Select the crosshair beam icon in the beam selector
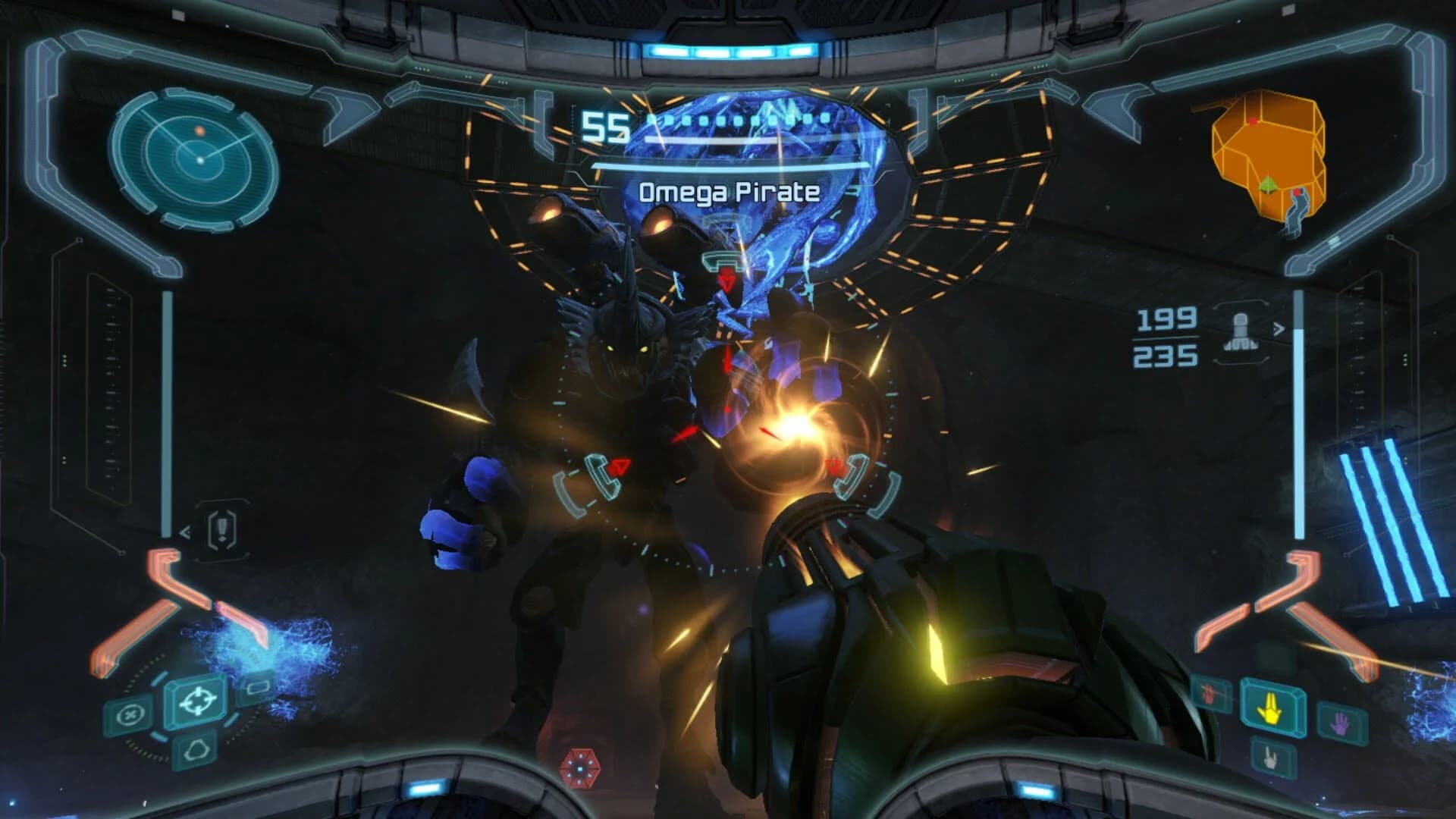Screen dimensions: 1456x819 (197, 701)
